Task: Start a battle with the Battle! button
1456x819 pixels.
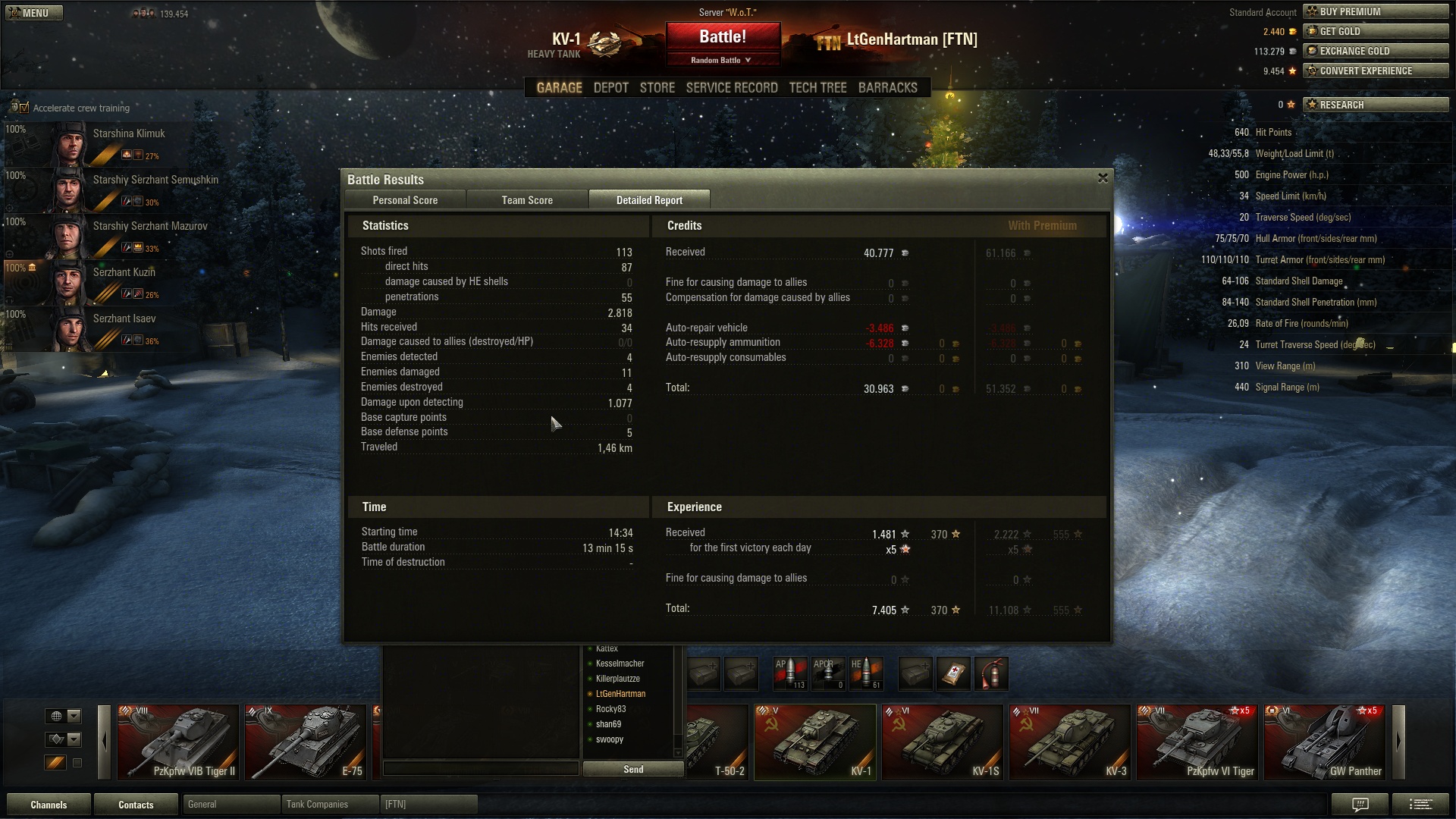Action: click(x=723, y=37)
